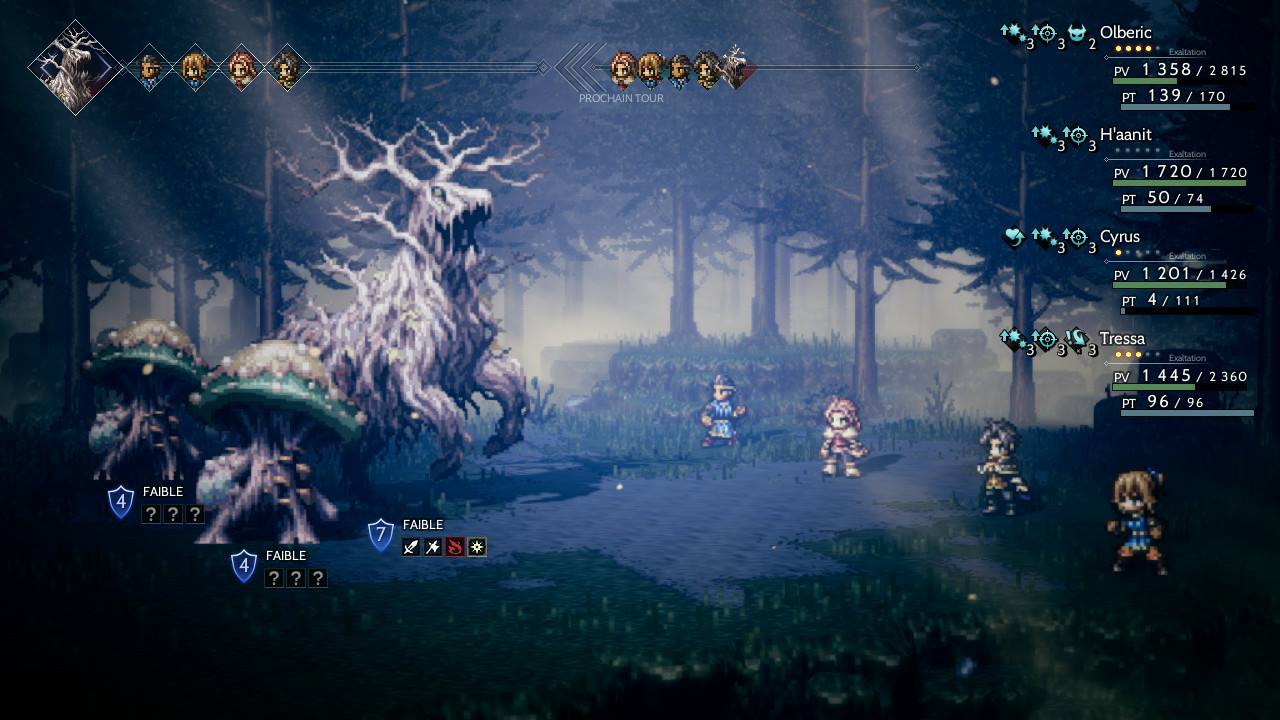1280x720 pixels.
Task: Inspect Cyrus's heart status icon
Action: coord(1013,238)
